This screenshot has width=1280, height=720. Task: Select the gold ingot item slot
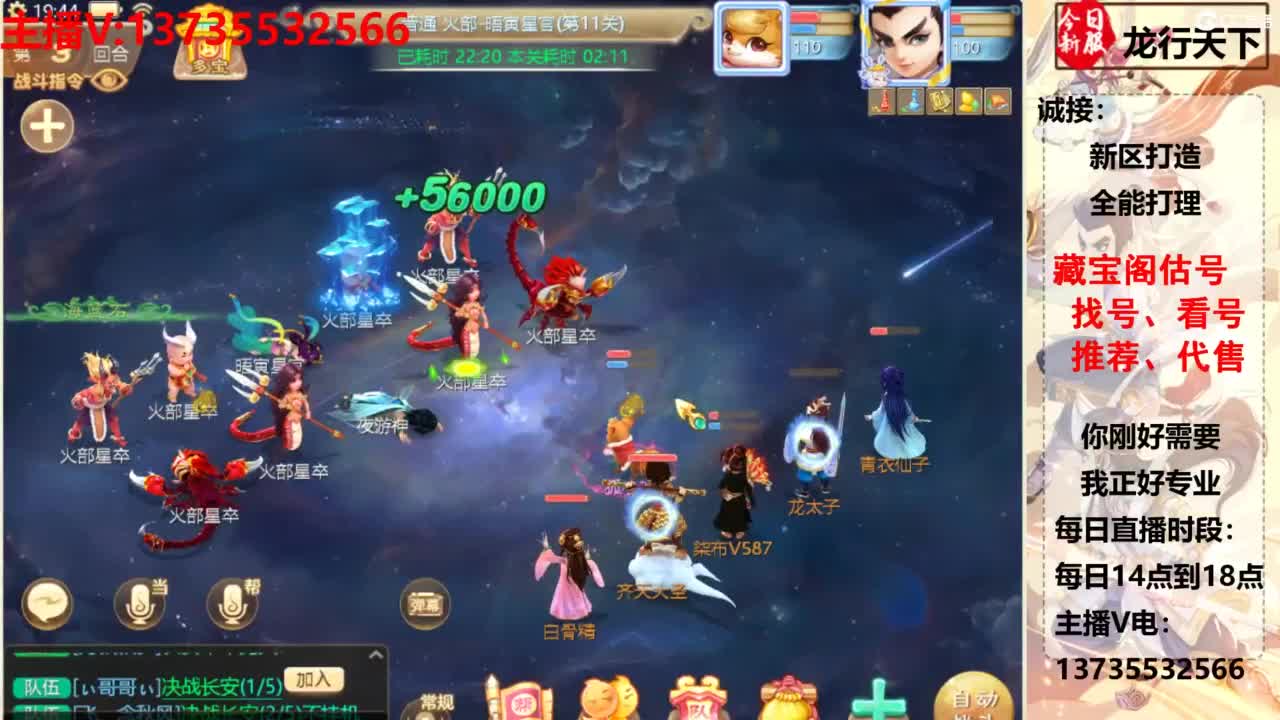pos(967,100)
